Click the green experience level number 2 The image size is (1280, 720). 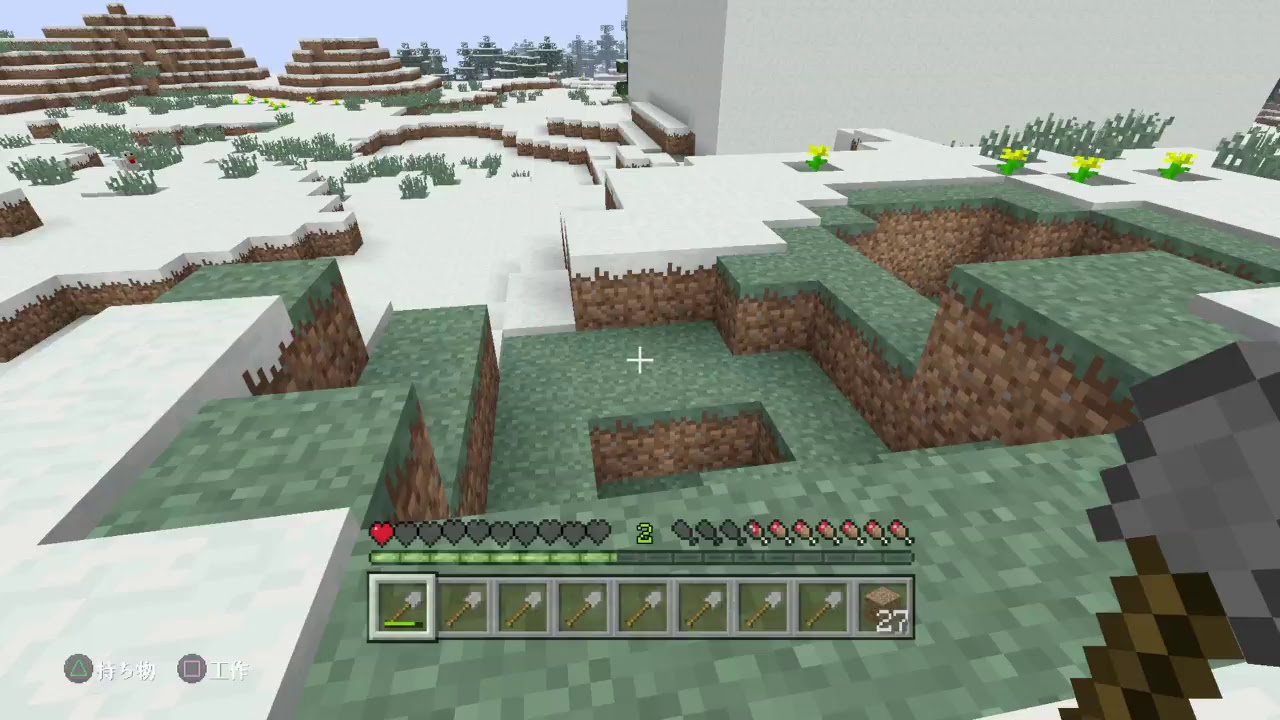(x=644, y=533)
